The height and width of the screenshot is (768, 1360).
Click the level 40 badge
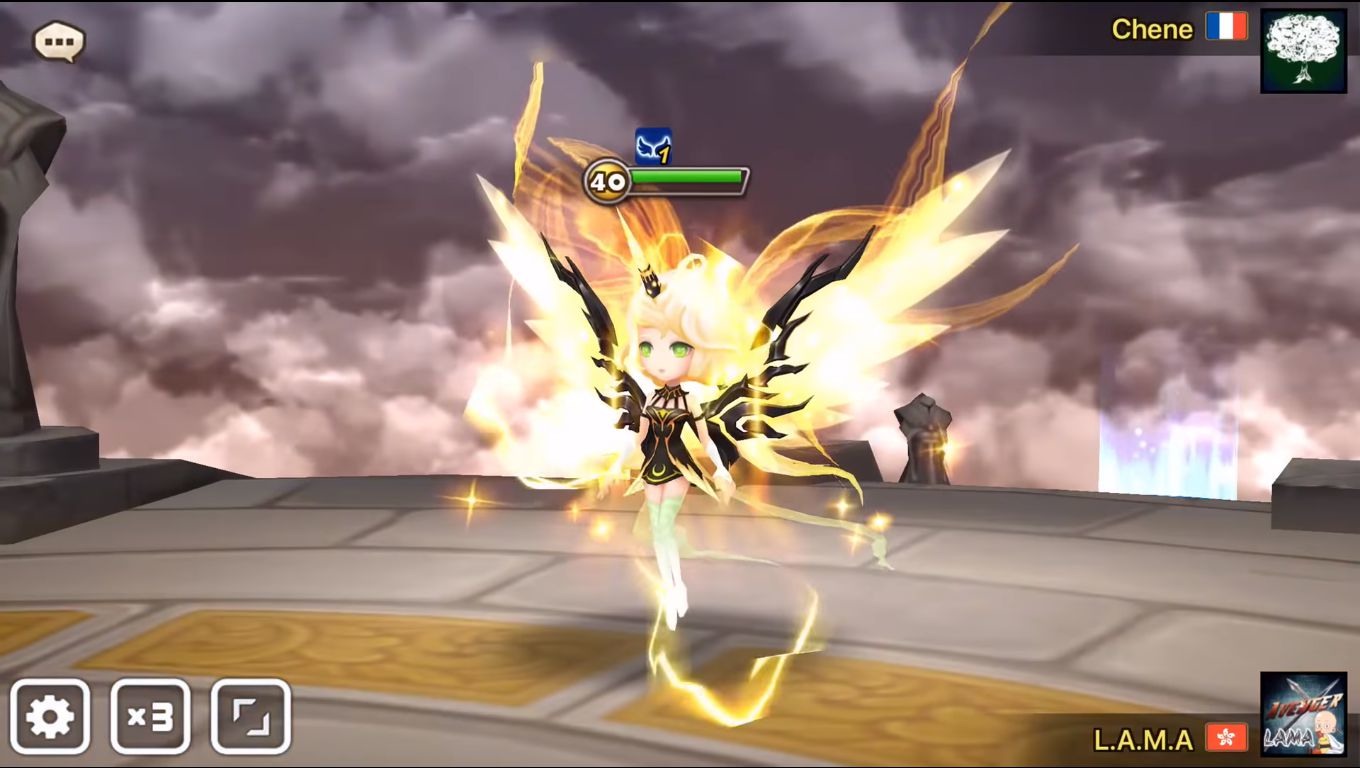pos(608,181)
